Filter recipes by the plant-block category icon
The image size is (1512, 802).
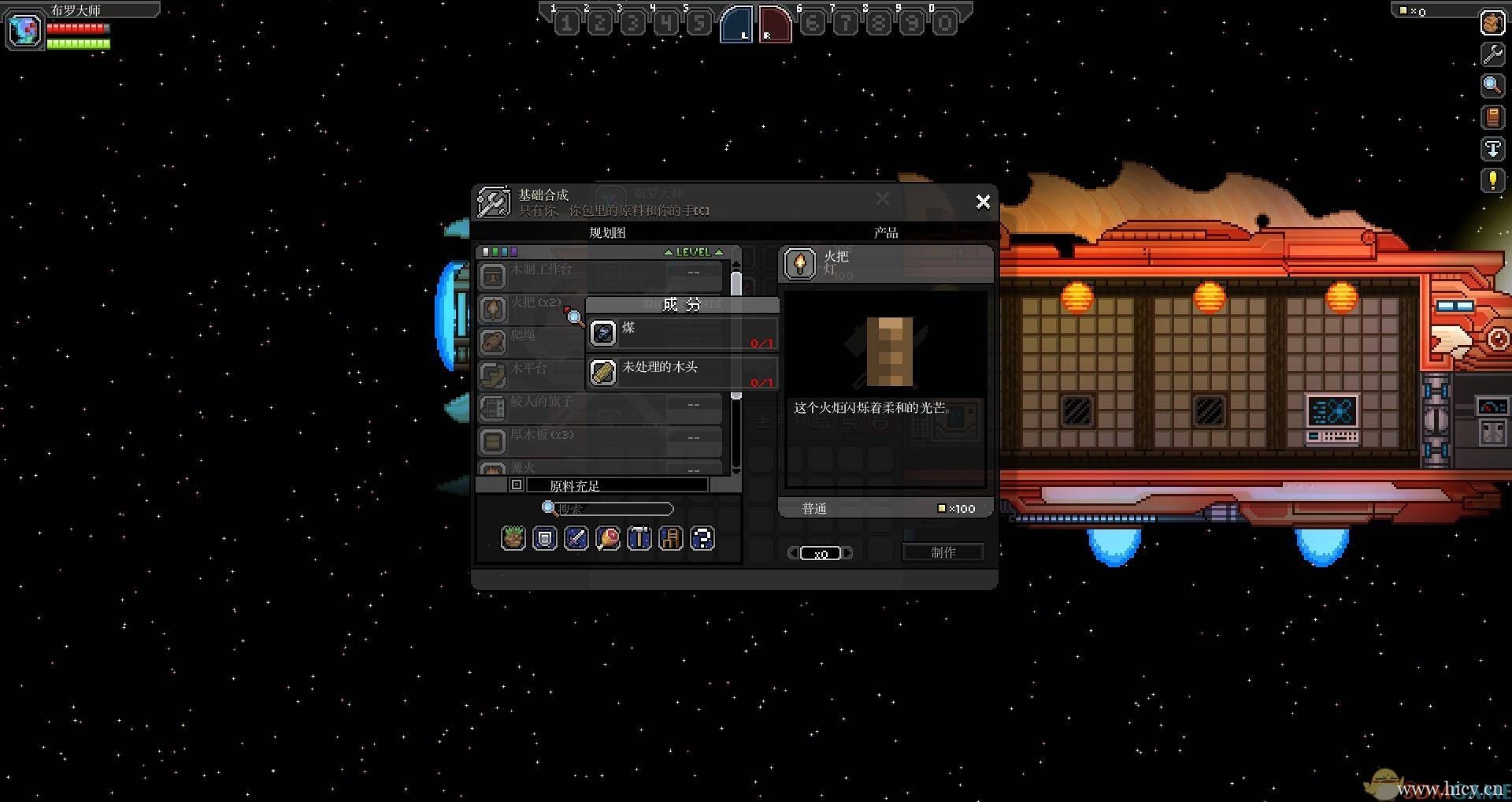pyautogui.click(x=513, y=538)
